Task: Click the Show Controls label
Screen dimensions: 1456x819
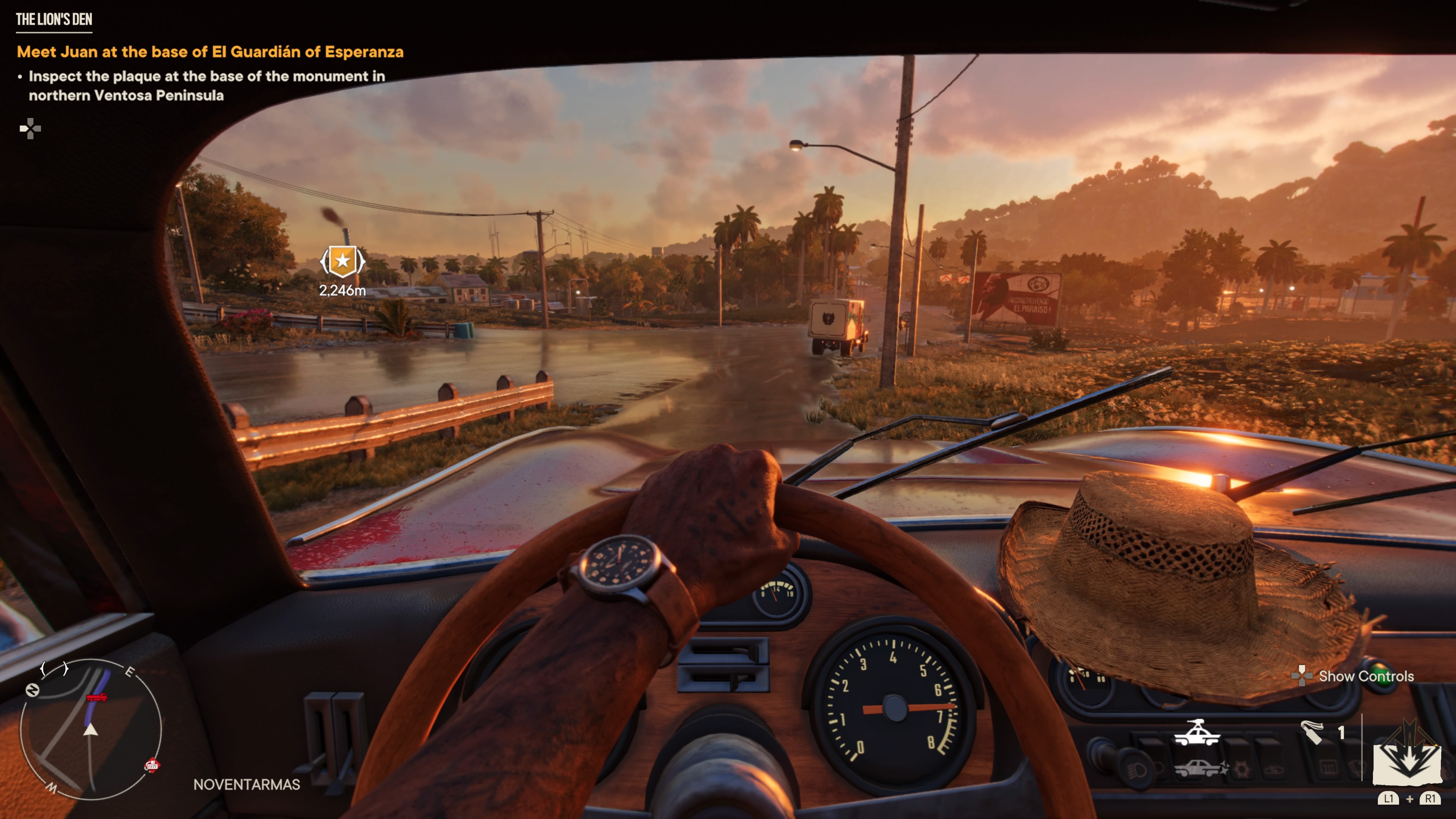Action: (1365, 676)
